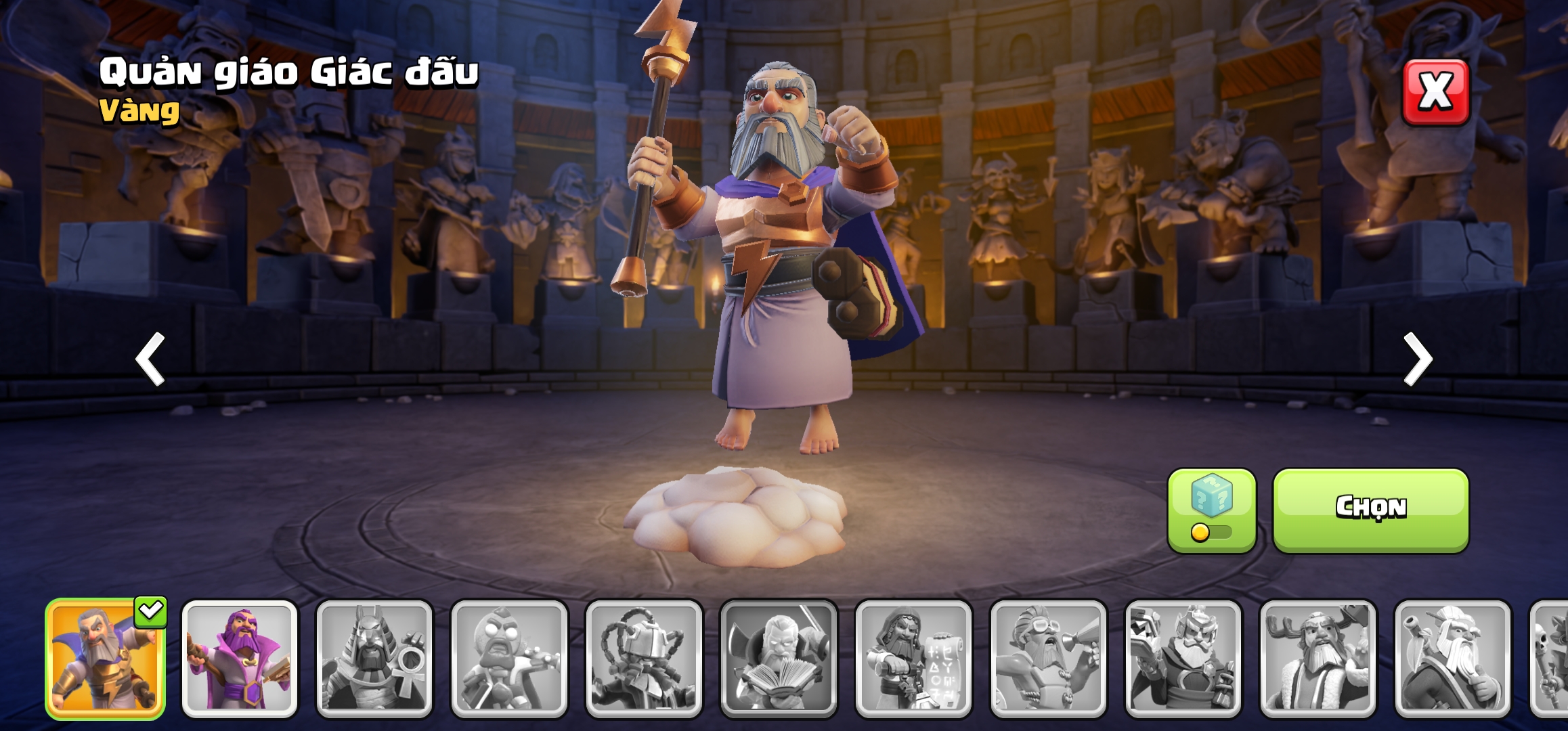Select the pharaoh Warden skin holding an ankh
Screen dimensions: 1568x731
tap(374, 659)
